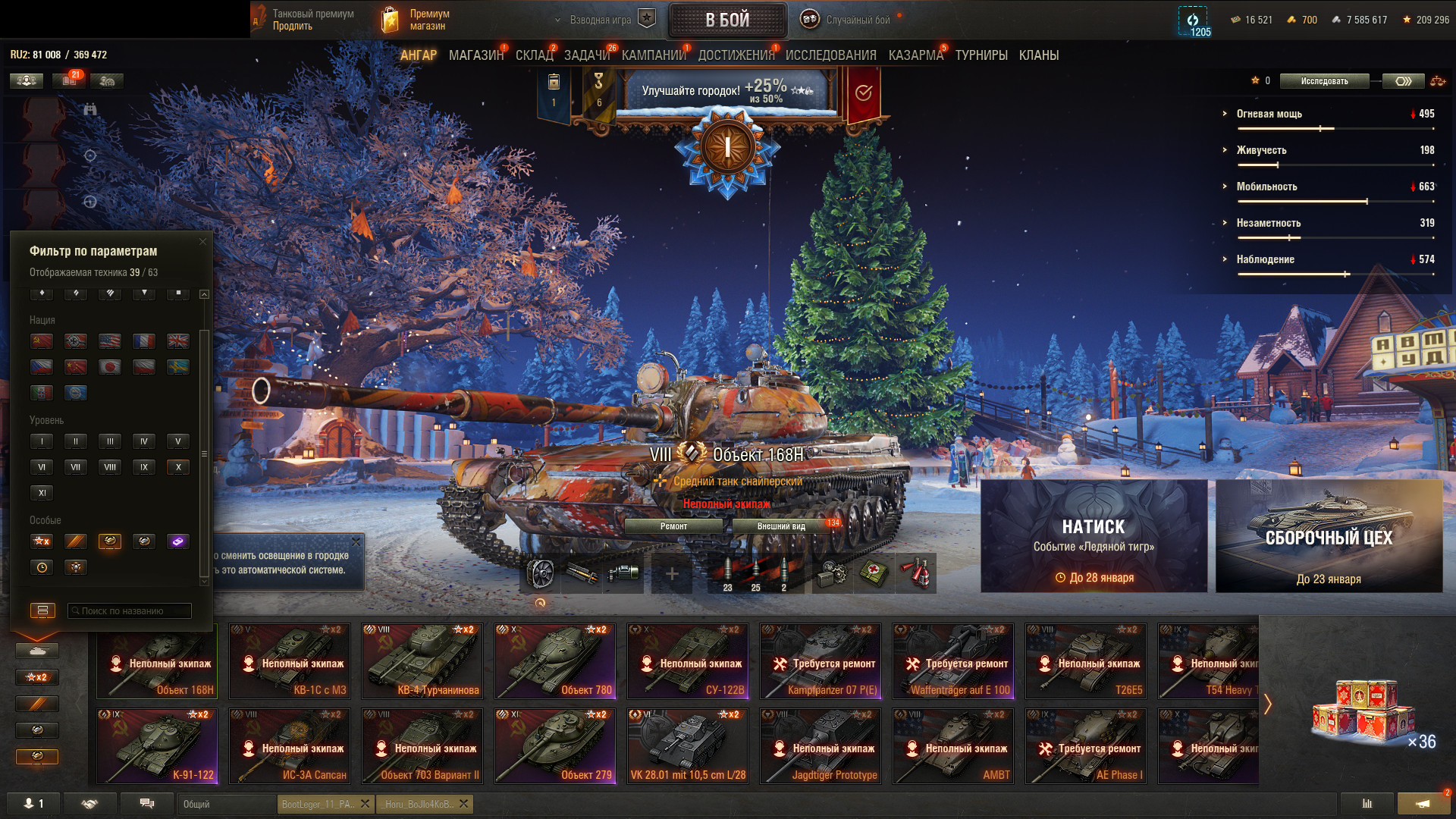This screenshot has width=1456, height=819.
Task: Click the Исследовать research button
Action: pos(1324,81)
